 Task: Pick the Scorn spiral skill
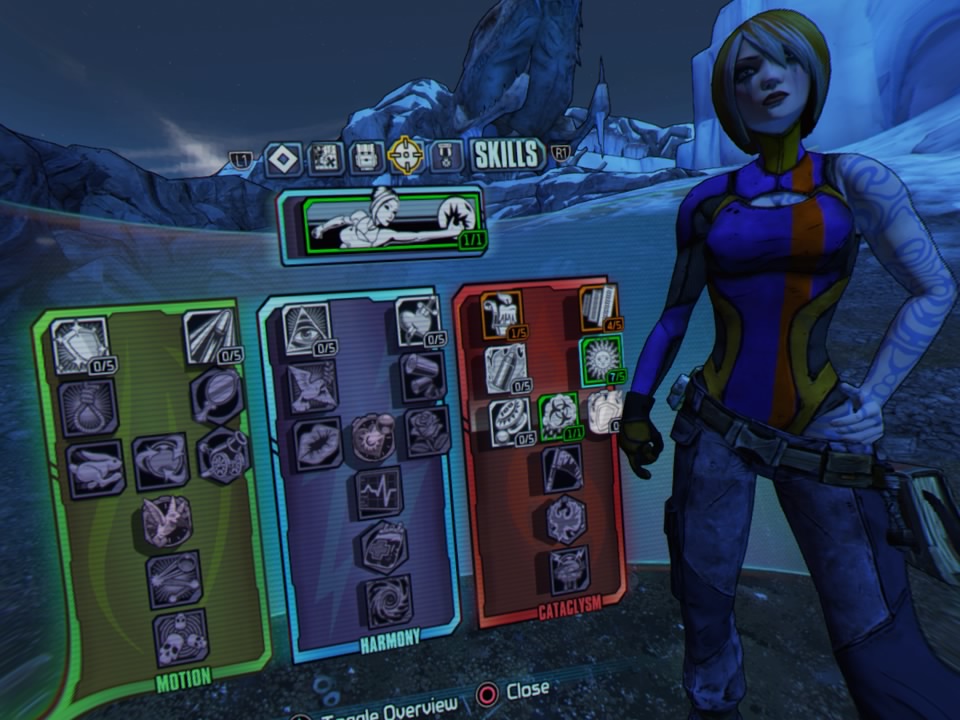click(387, 602)
